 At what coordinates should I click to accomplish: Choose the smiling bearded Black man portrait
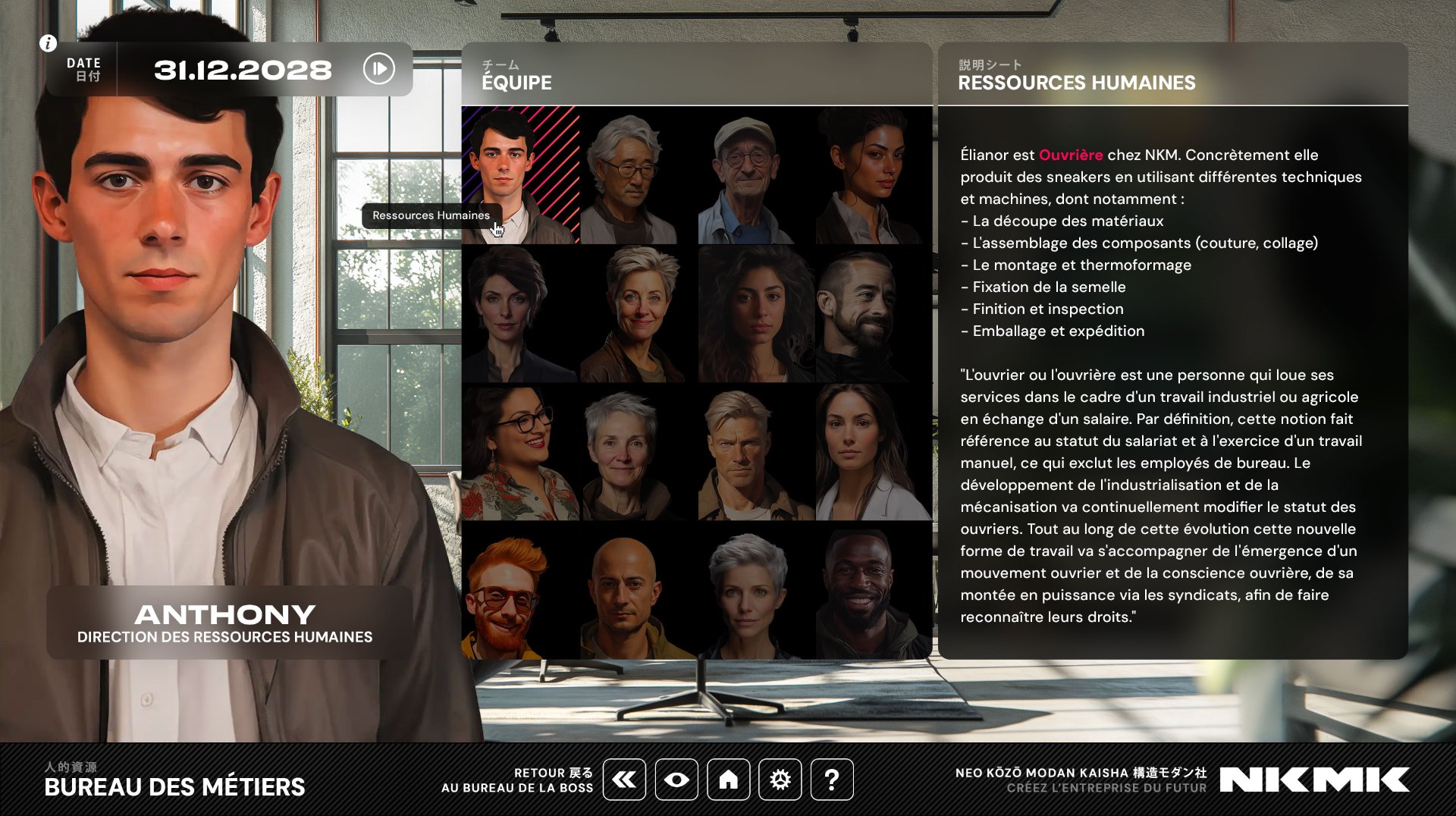point(874,590)
